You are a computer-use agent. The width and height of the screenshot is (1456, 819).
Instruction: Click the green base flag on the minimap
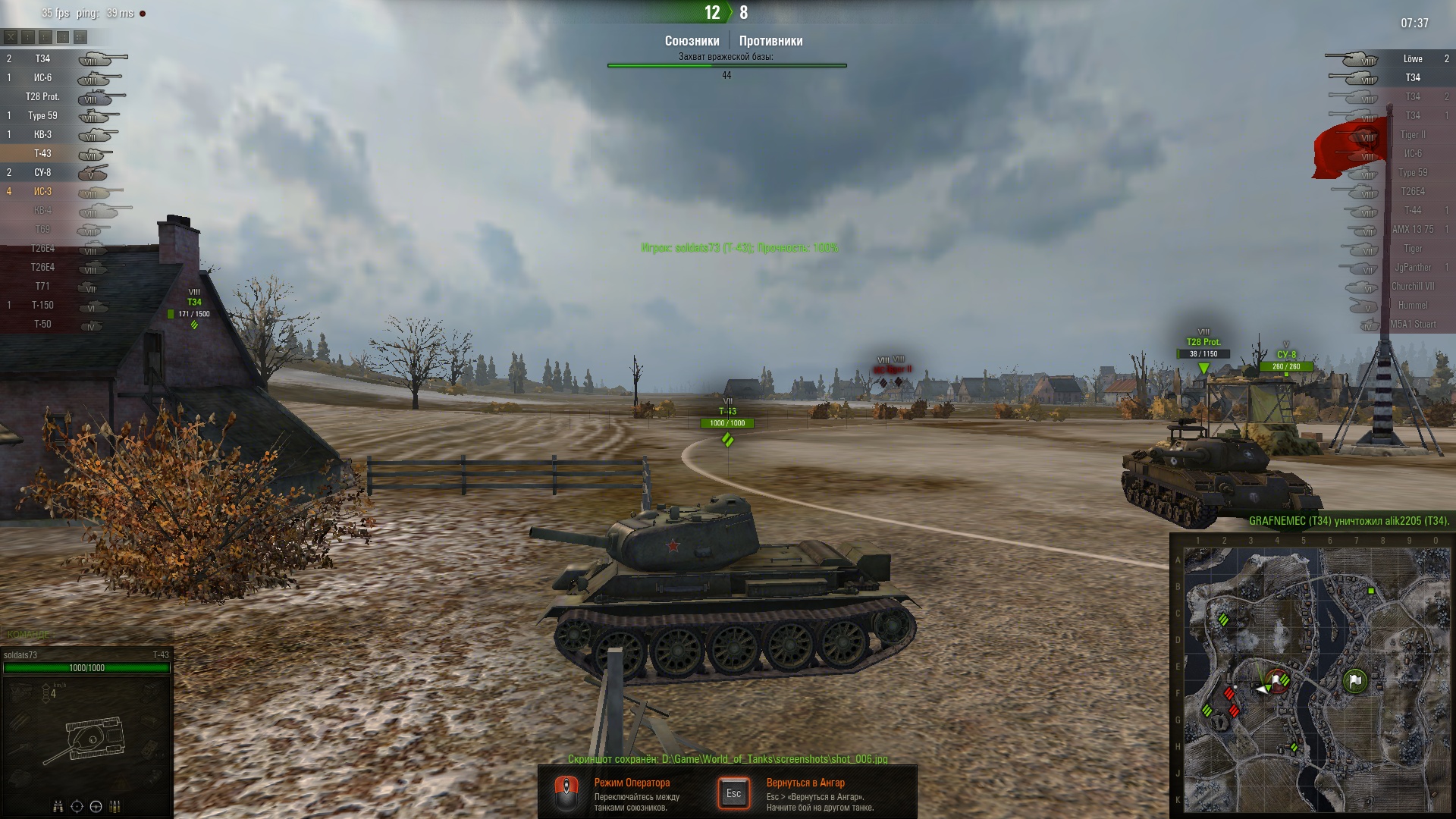(x=1355, y=680)
